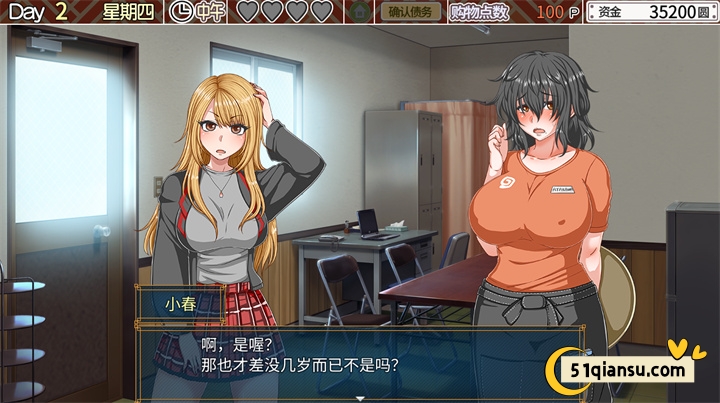
Task: Click the dialogue continue arrow indicator
Action: tap(360, 398)
